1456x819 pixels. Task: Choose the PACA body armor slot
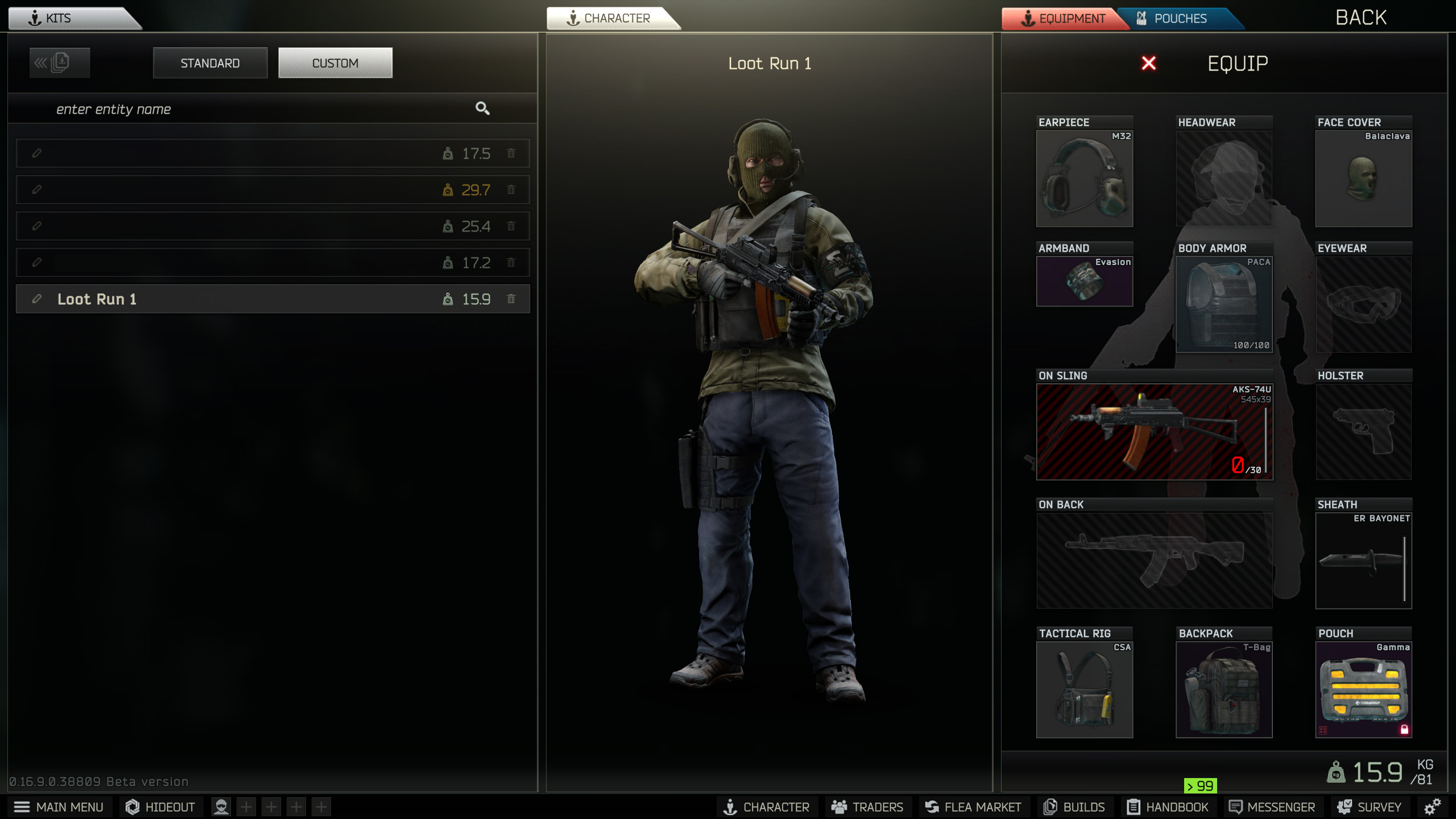[x=1224, y=304]
